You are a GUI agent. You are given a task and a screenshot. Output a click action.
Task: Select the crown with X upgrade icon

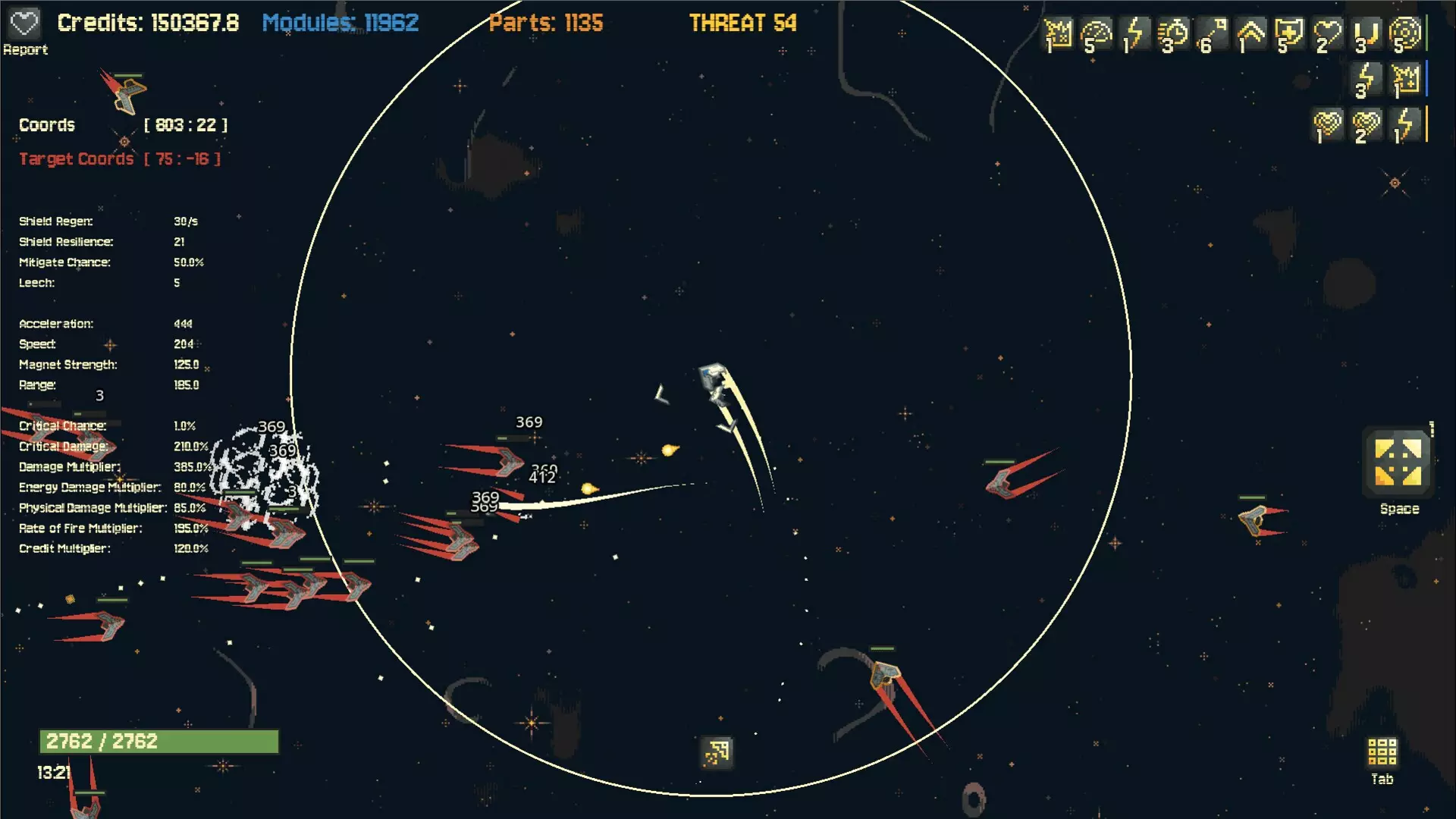(x=1058, y=35)
